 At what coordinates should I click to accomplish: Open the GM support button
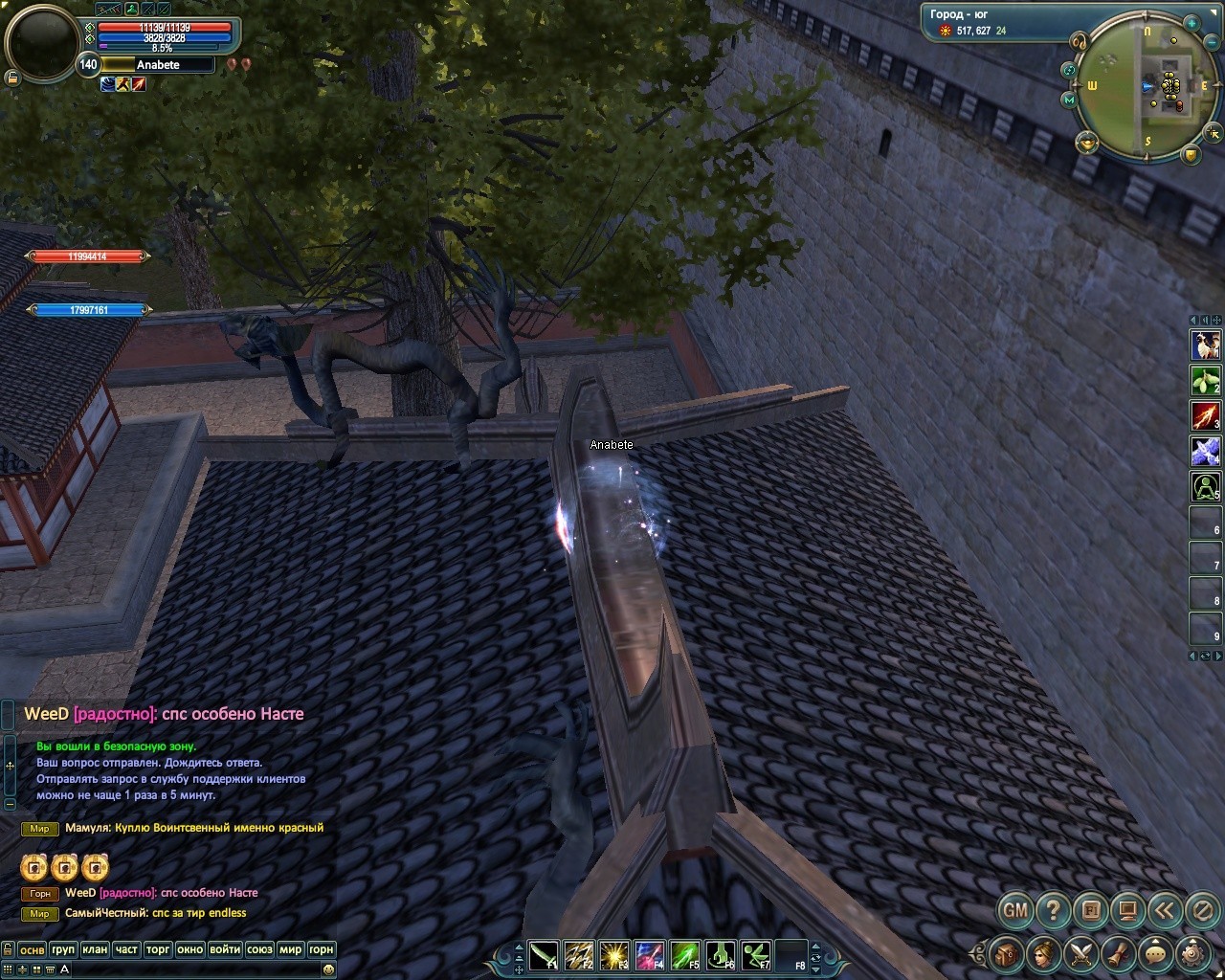1015,909
